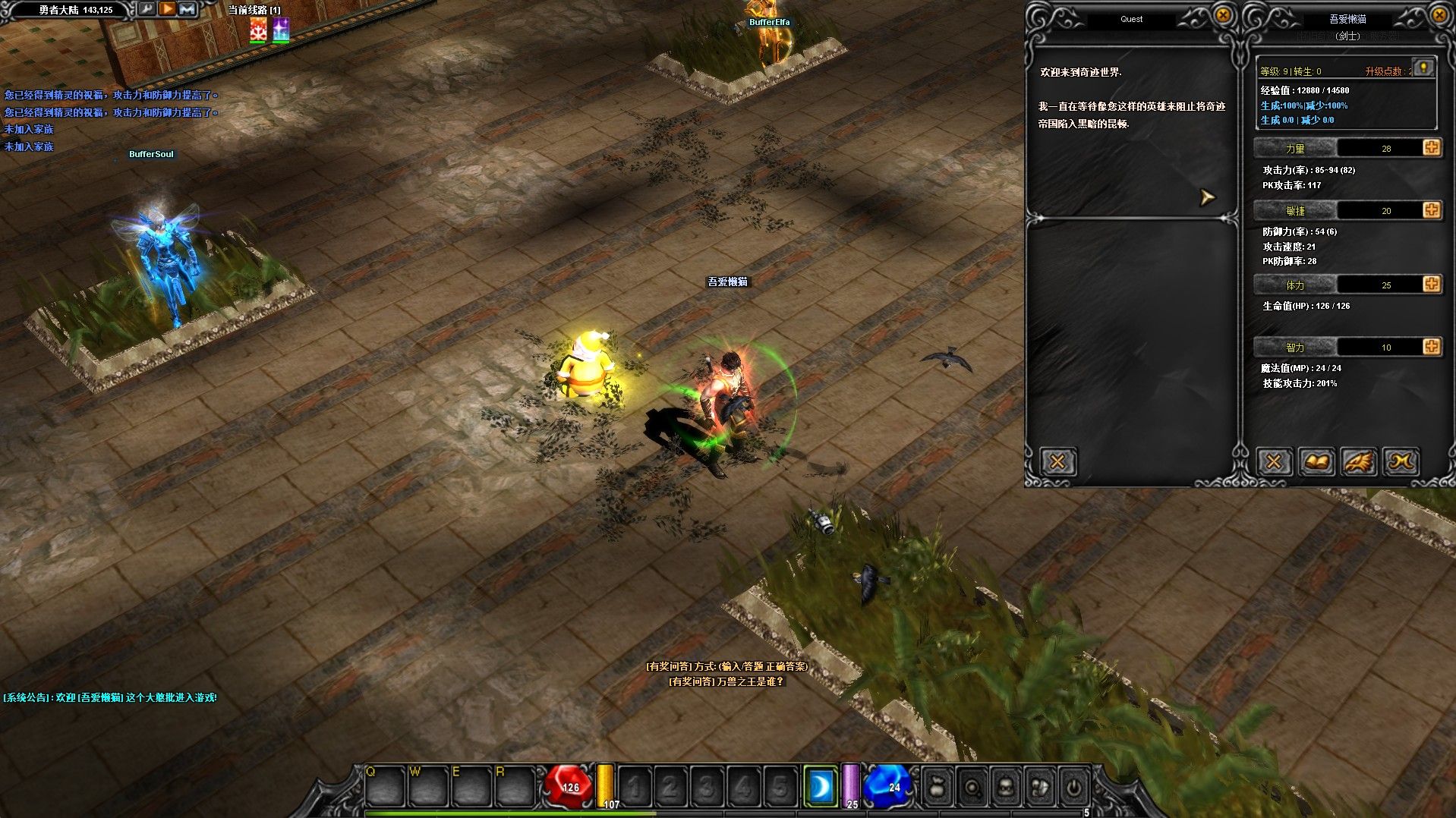This screenshot has height=818, width=1456.
Task: Click the power button on the hotbar
Action: point(1073,787)
